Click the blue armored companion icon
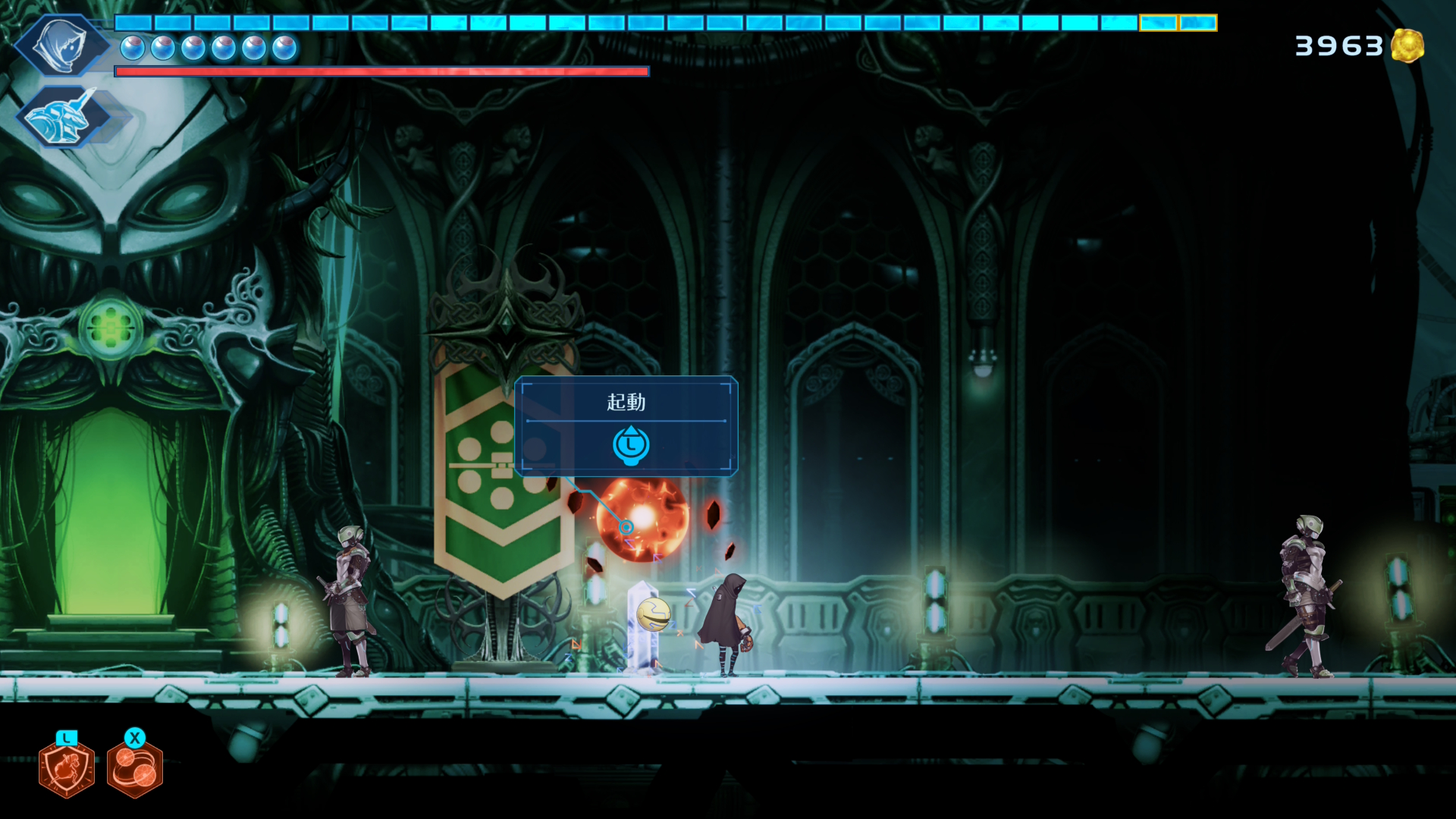 pos(62,118)
